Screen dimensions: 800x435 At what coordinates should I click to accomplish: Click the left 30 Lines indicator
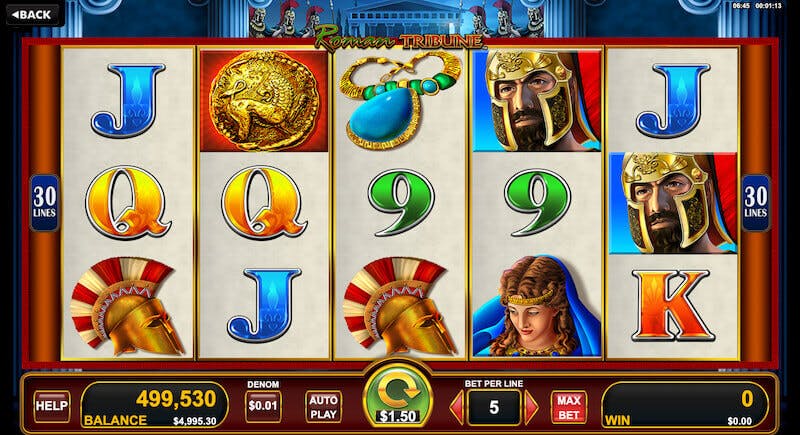click(x=45, y=203)
